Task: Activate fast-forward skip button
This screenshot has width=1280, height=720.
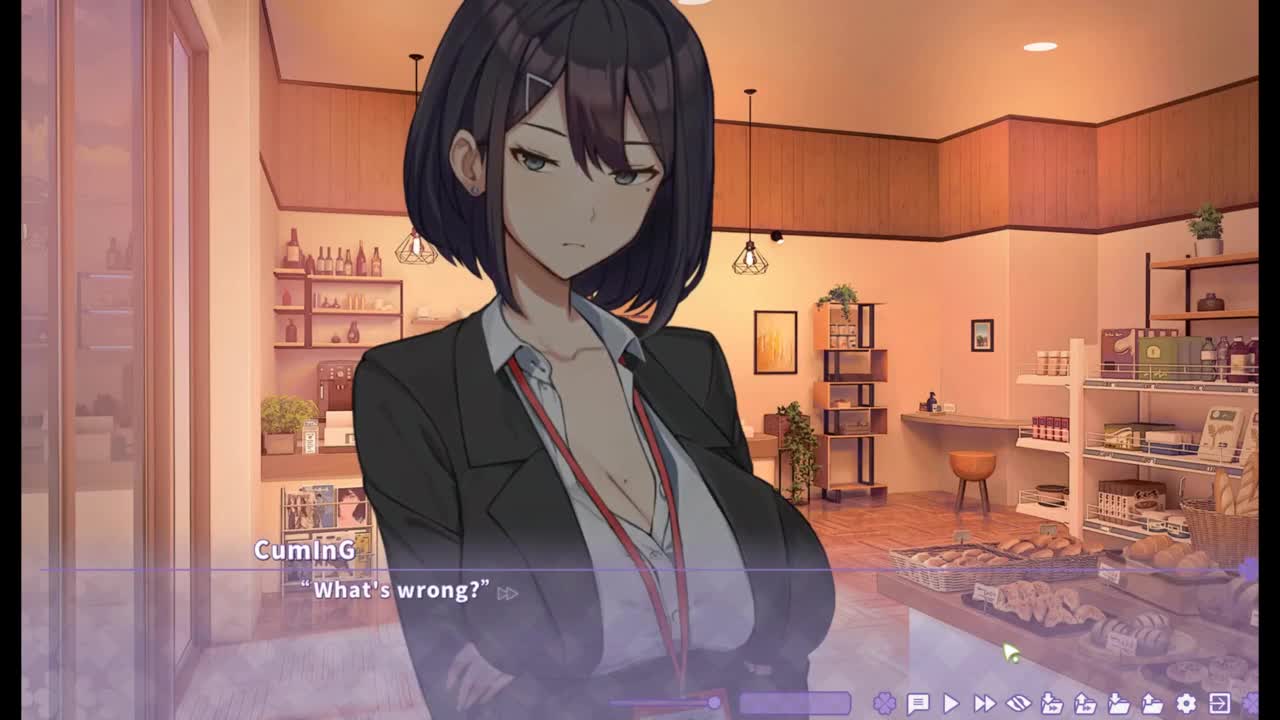Action: [x=984, y=704]
